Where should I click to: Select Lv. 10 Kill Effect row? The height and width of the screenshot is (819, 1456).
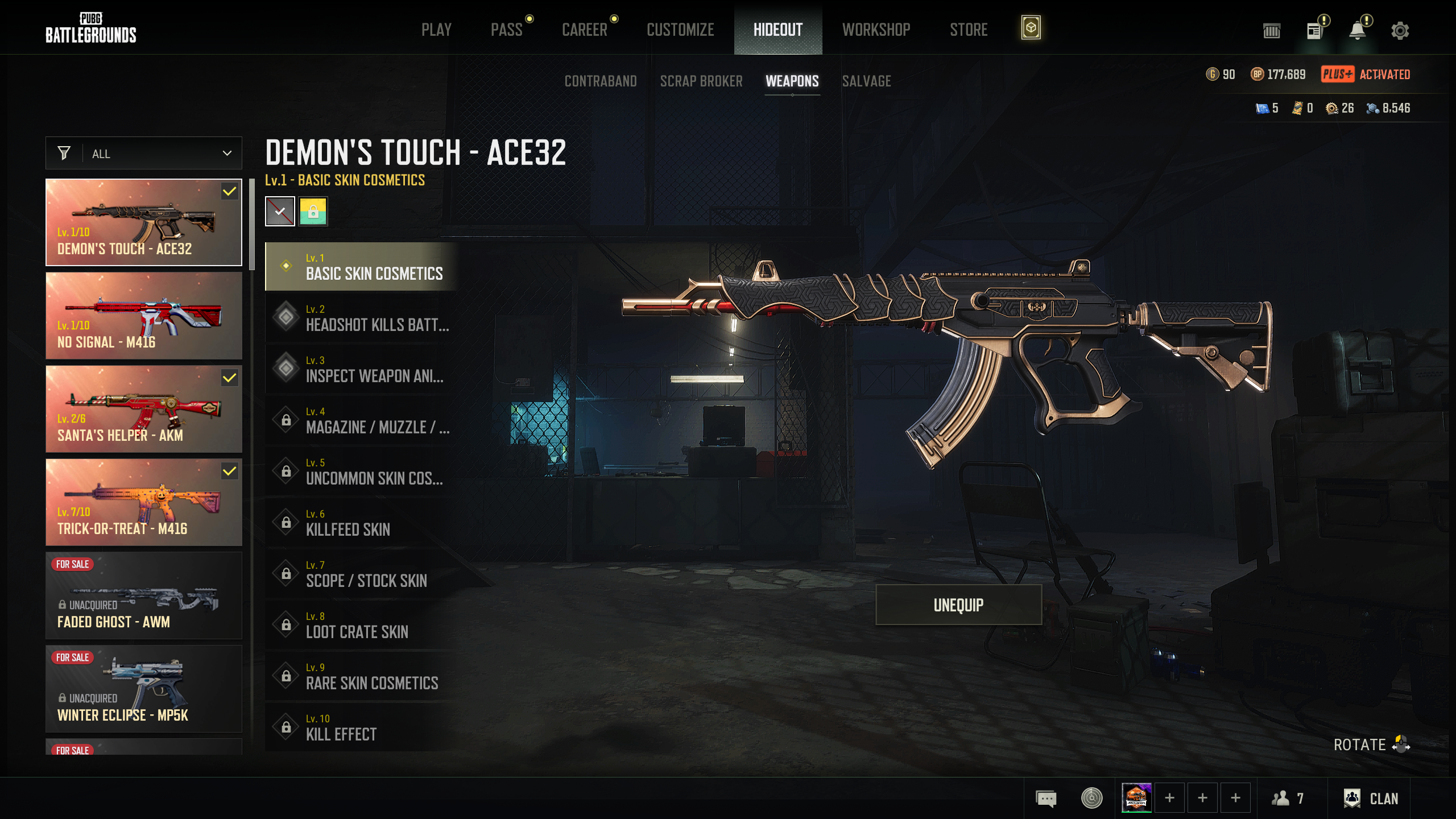pyautogui.click(x=362, y=727)
